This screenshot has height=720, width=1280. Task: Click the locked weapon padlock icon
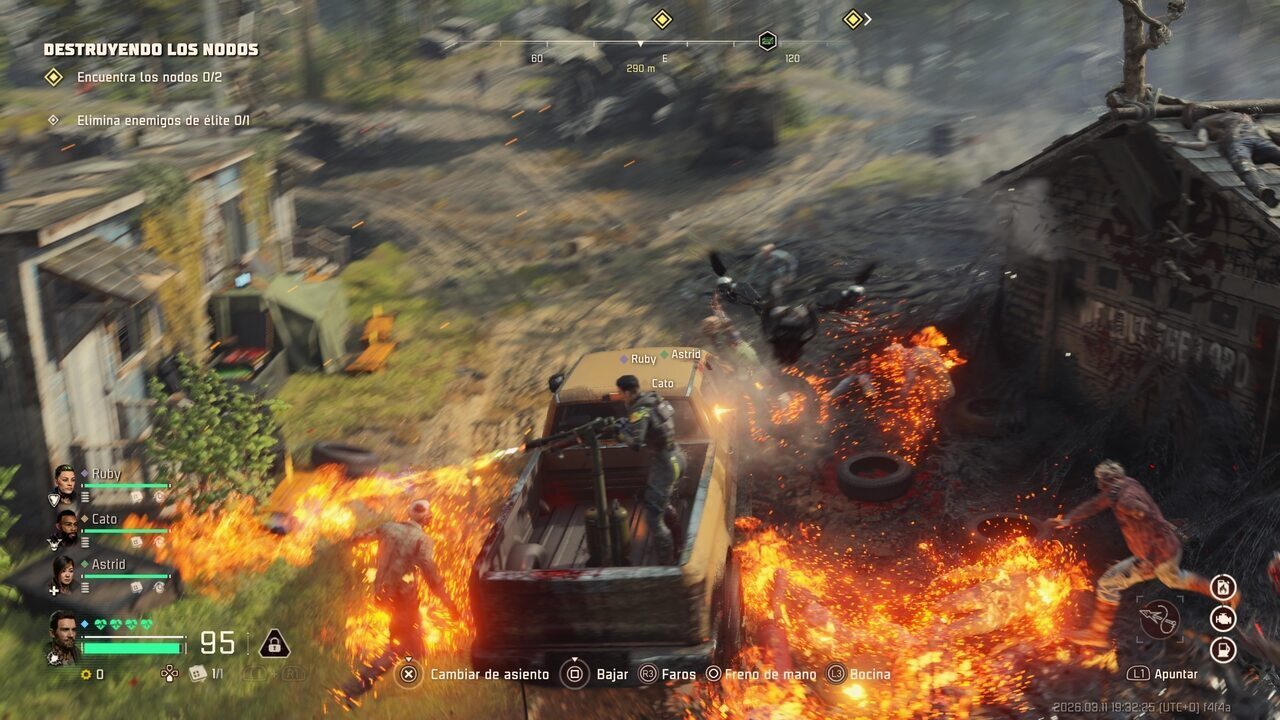pyautogui.click(x=274, y=644)
